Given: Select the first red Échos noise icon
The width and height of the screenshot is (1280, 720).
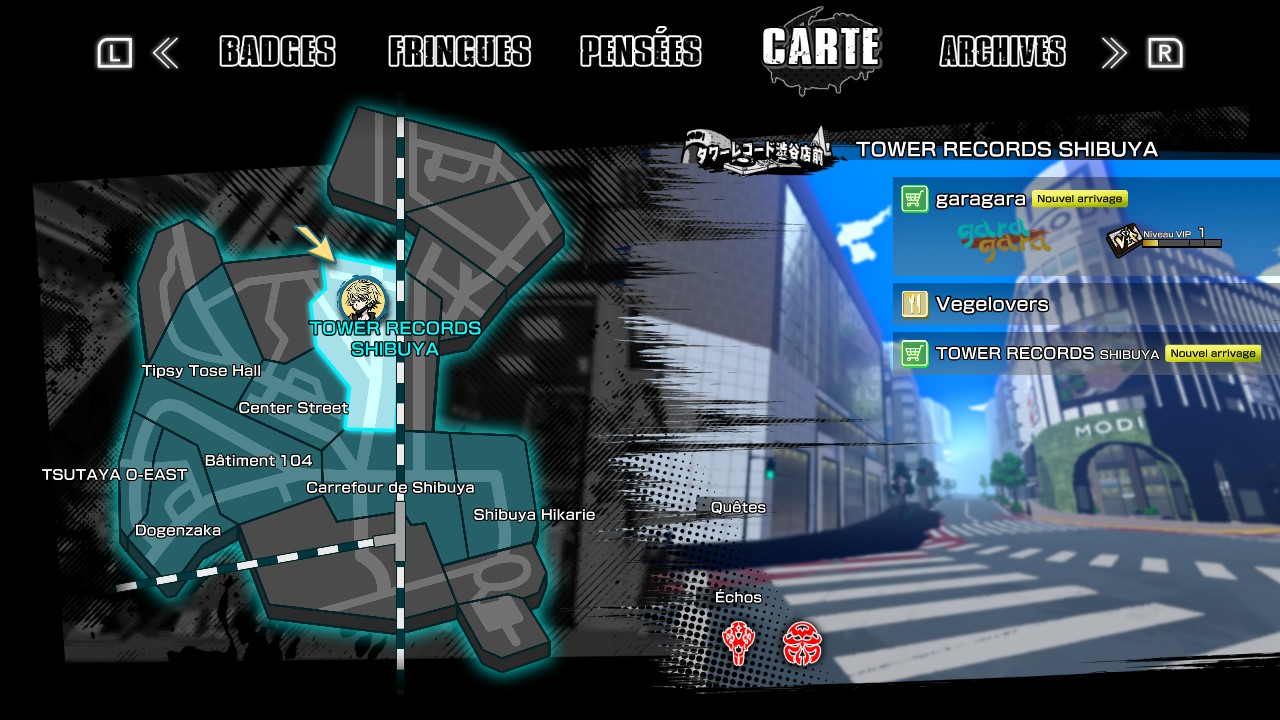Looking at the screenshot, I should coord(738,643).
